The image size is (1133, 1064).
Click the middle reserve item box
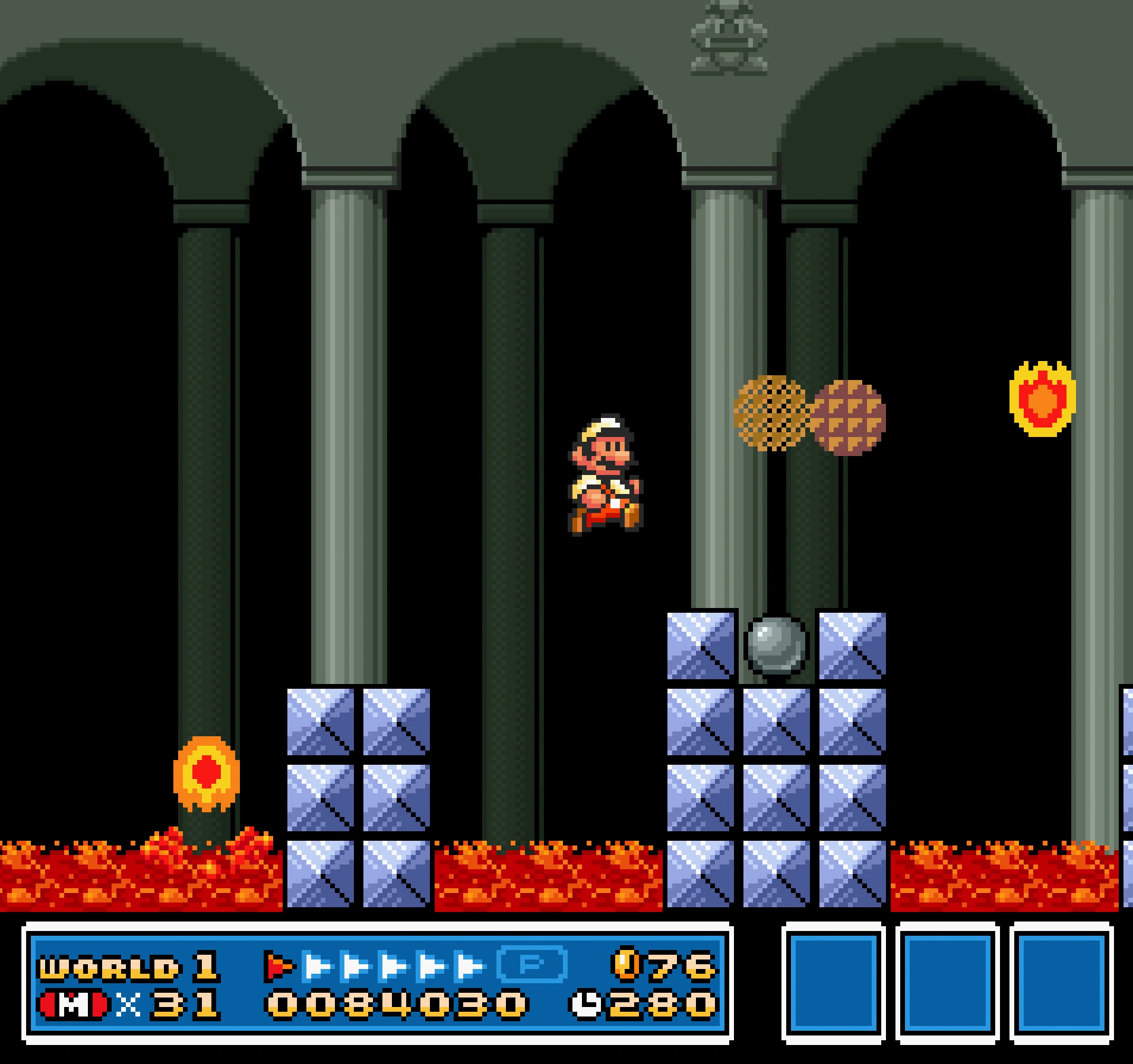948,983
